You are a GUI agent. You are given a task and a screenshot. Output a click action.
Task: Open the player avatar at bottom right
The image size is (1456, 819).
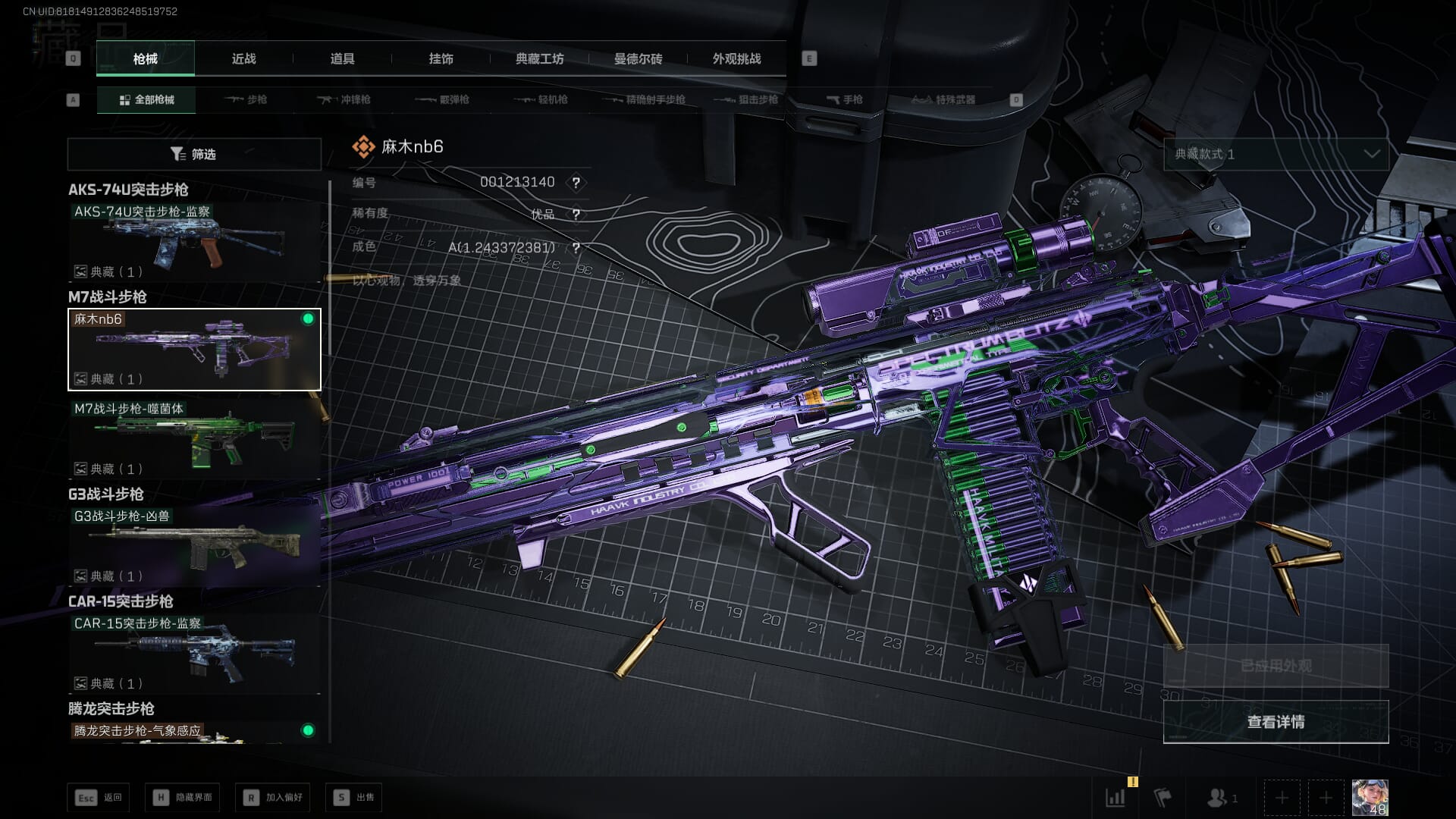[1370, 798]
